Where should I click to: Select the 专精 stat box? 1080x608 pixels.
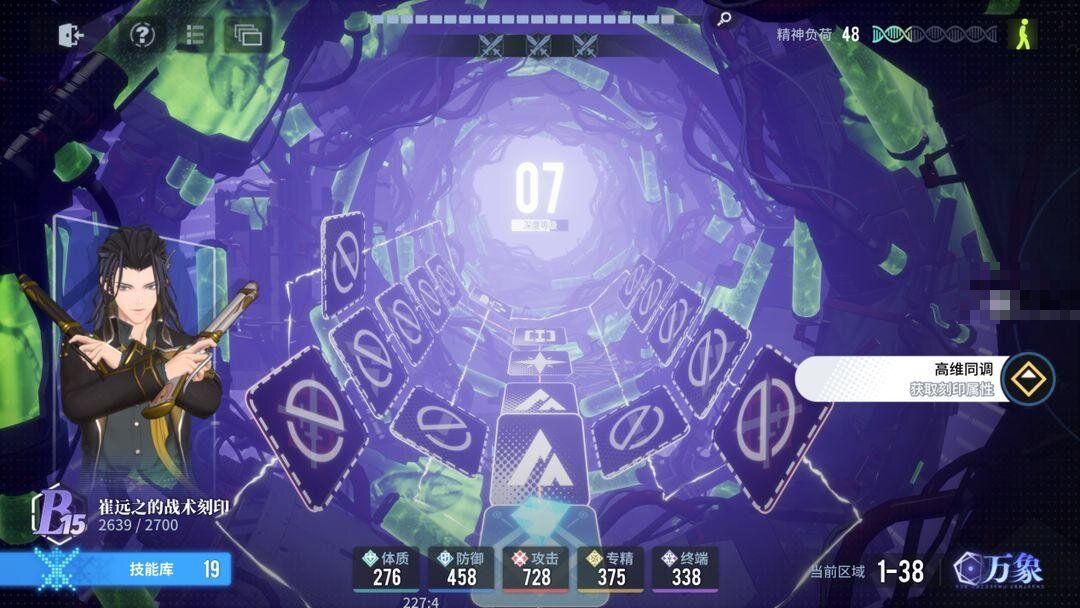click(x=611, y=568)
